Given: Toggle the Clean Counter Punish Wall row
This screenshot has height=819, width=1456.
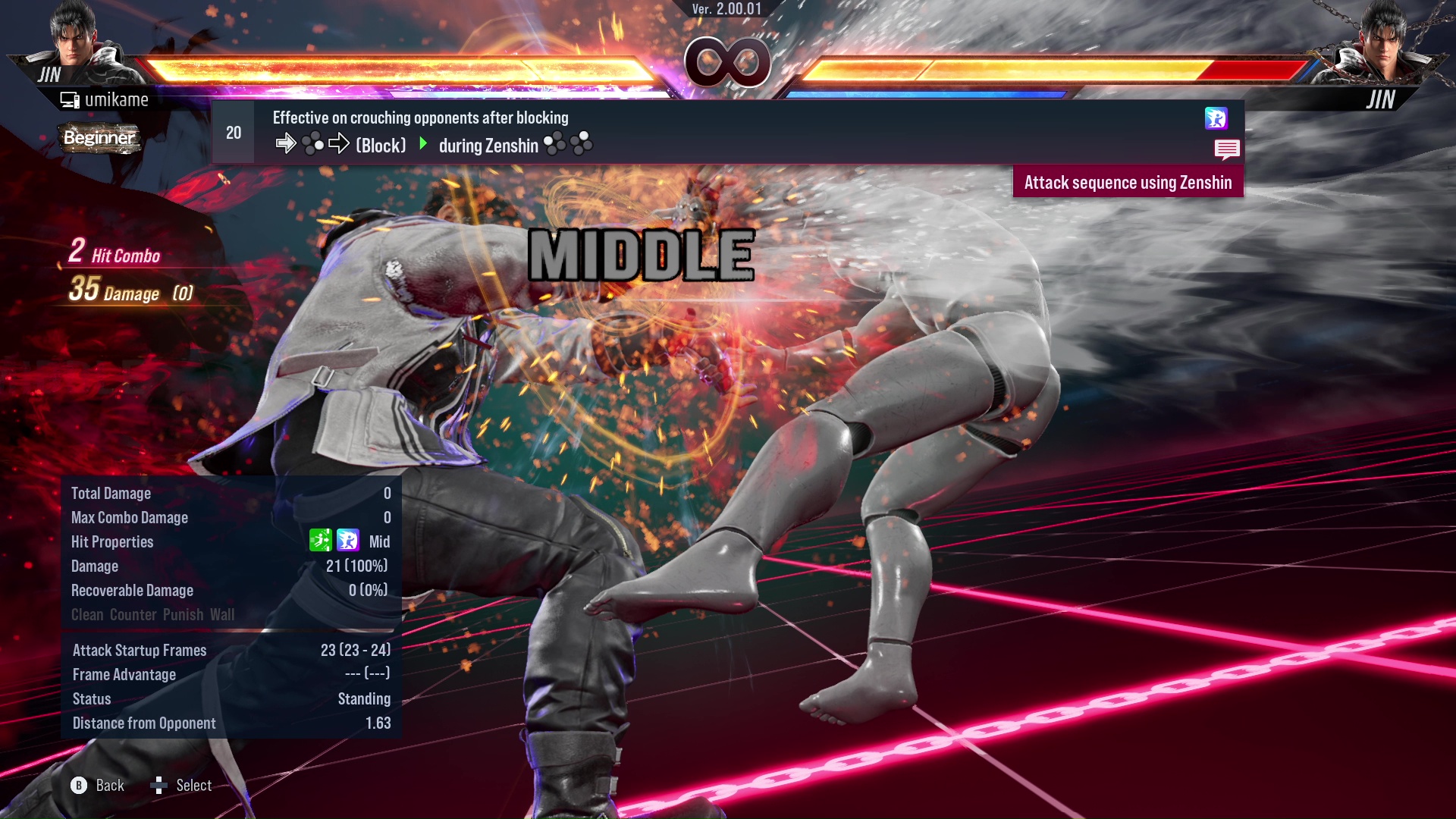Looking at the screenshot, I should [152, 615].
